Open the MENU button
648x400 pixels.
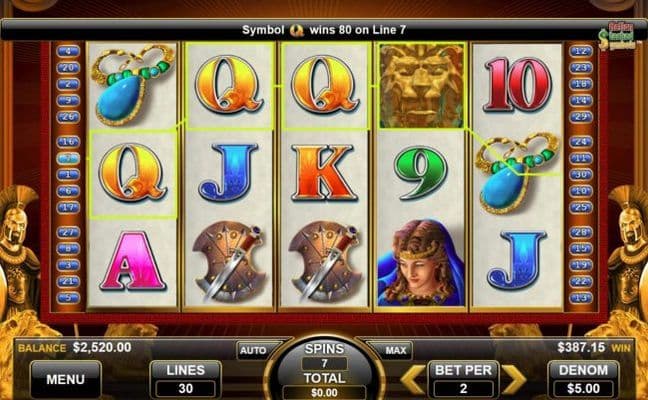(64, 379)
